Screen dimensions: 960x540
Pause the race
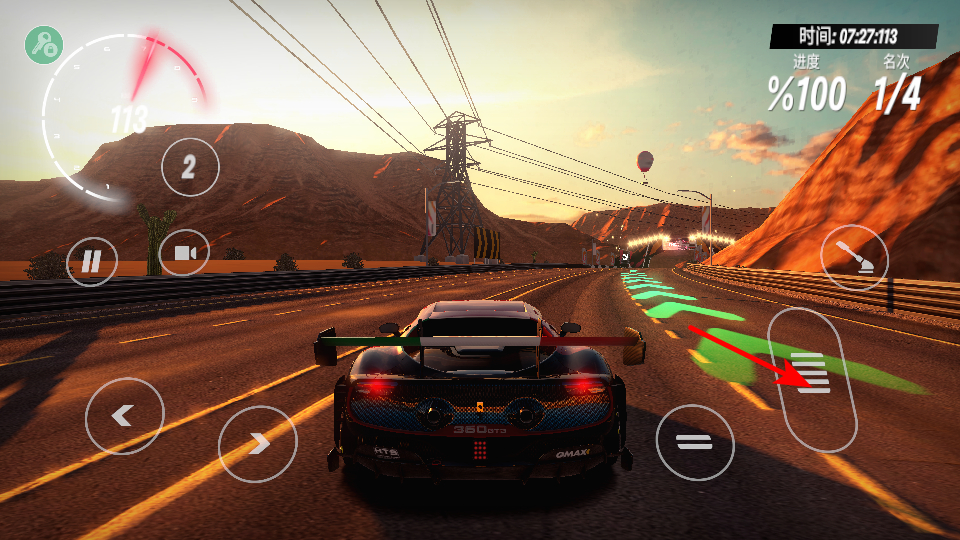91,262
